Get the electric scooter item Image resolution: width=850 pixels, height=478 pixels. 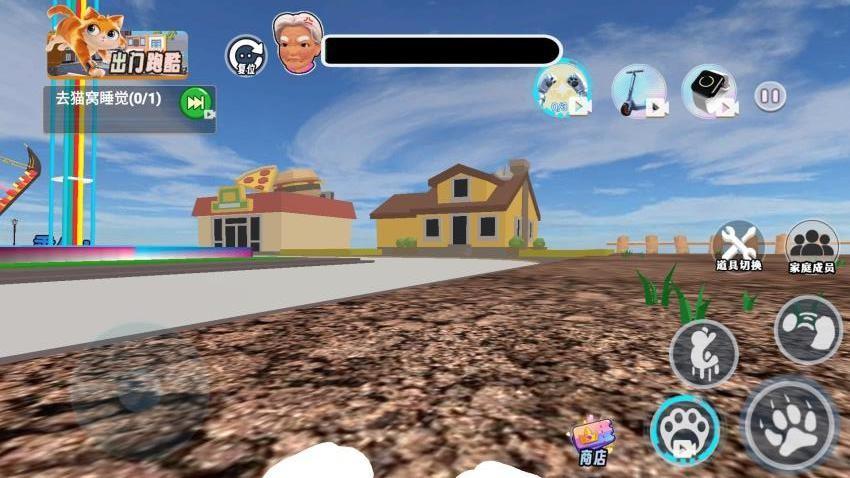[638, 92]
